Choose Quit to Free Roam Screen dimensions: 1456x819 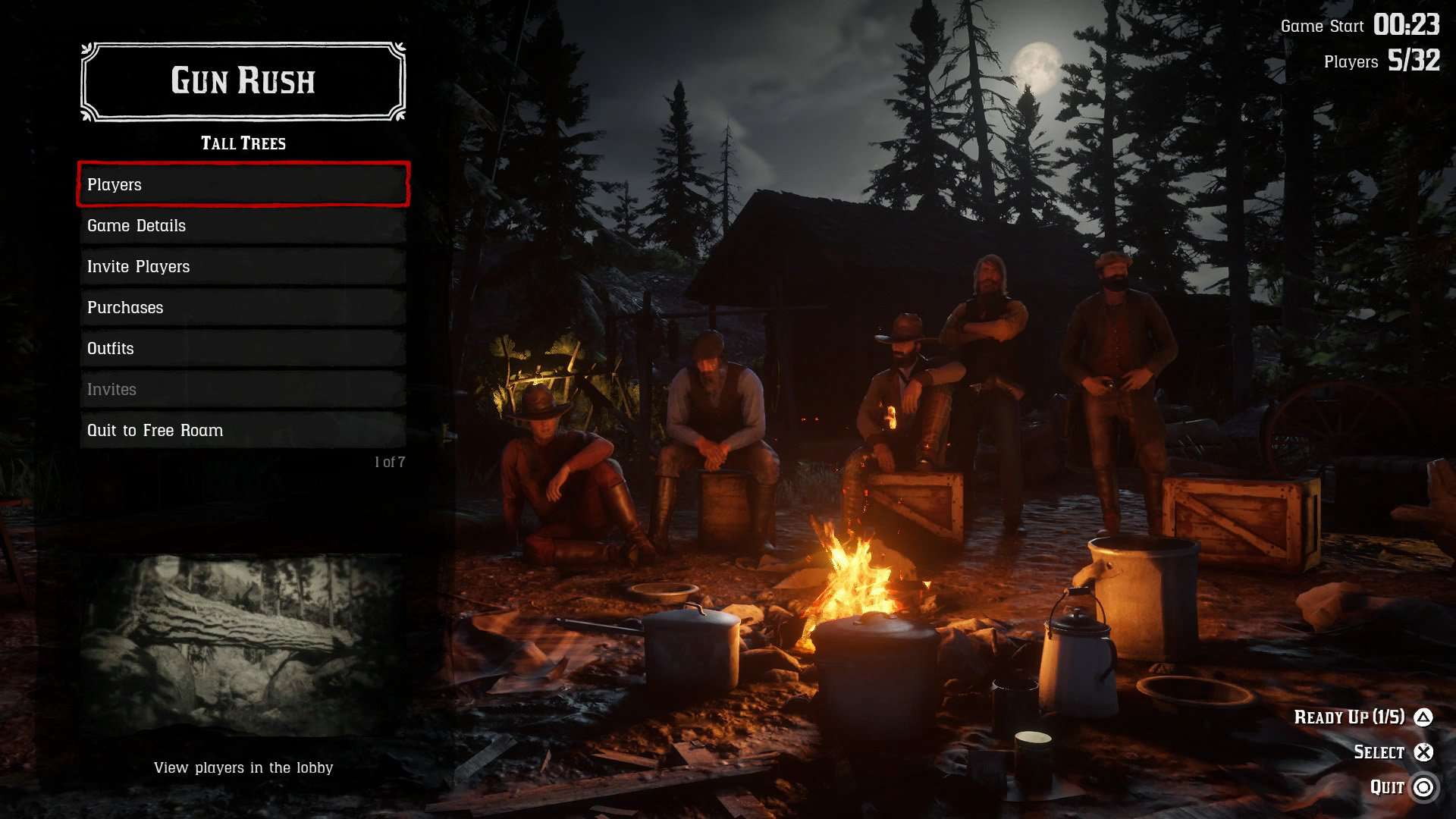tap(242, 430)
